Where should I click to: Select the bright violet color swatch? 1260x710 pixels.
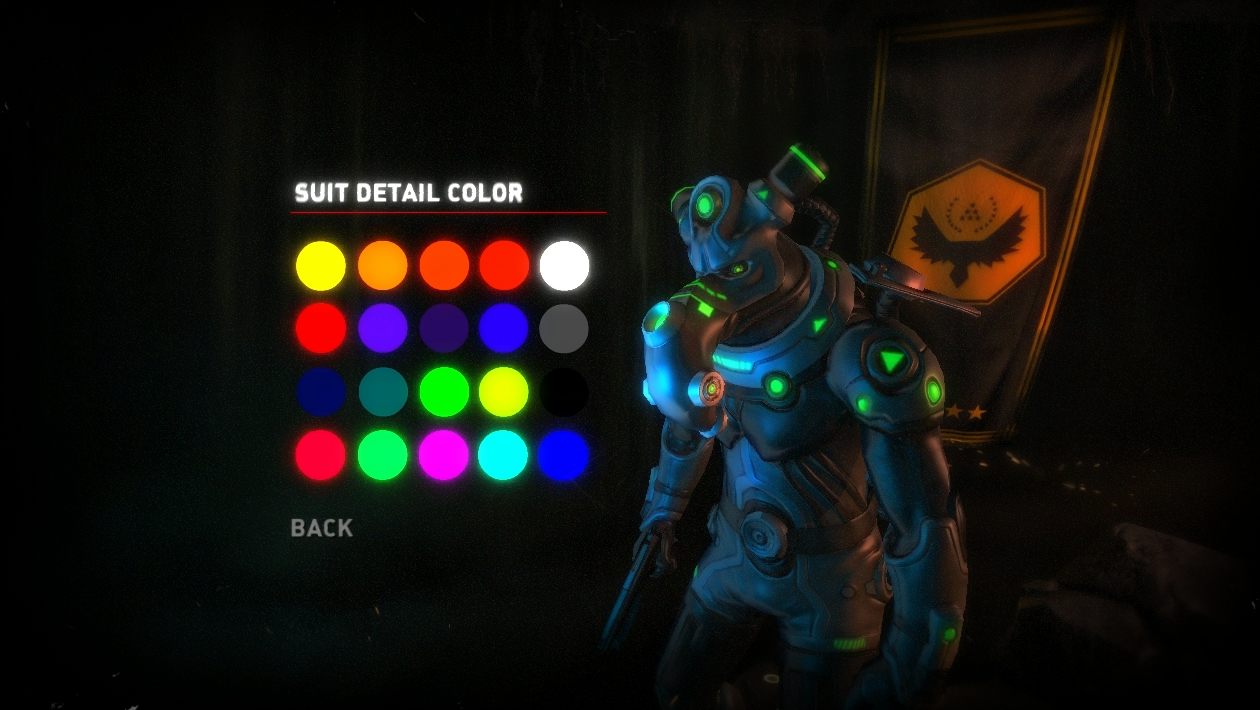383,328
